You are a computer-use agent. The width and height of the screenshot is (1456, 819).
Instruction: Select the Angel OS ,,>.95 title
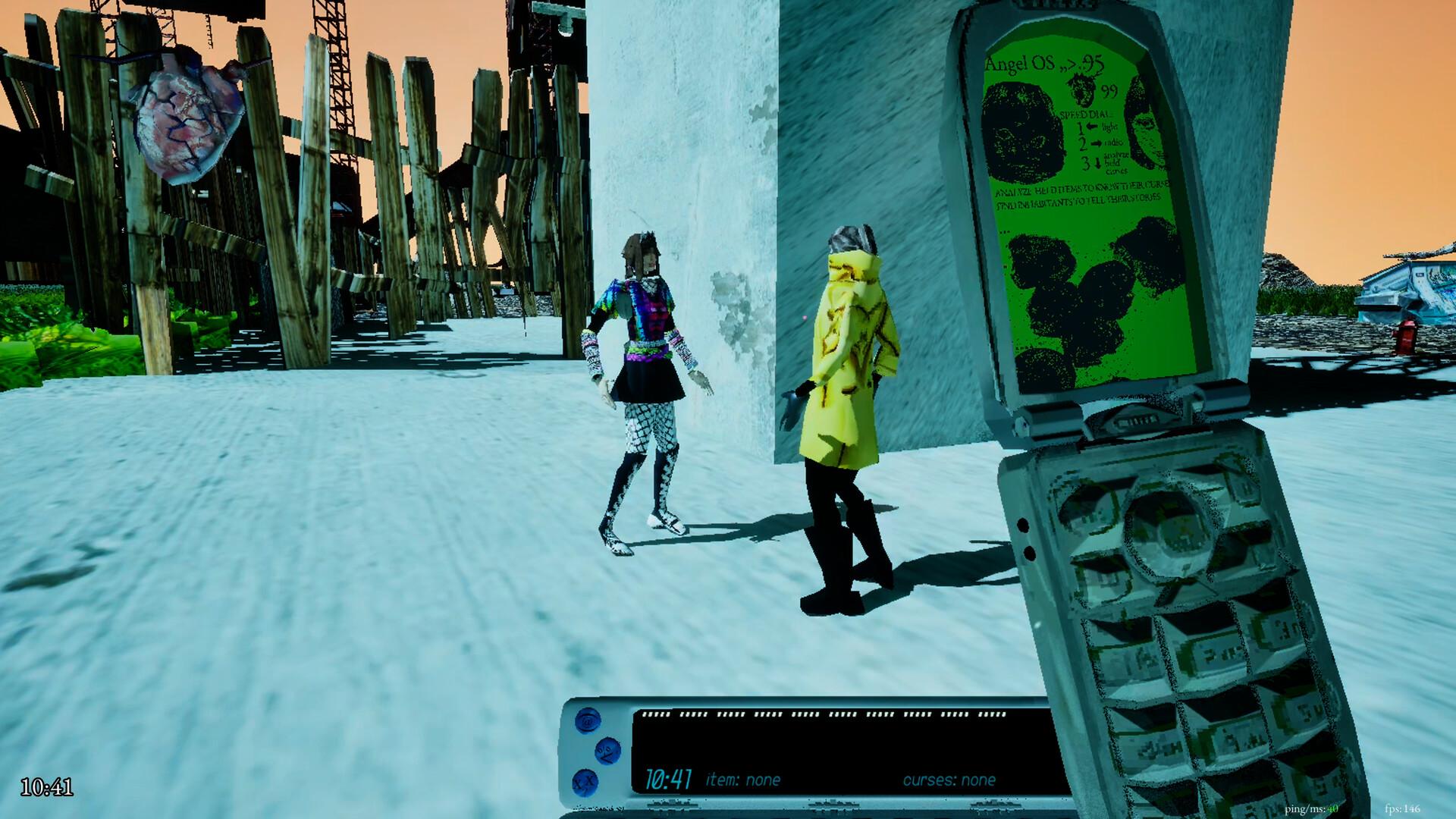(x=1044, y=63)
